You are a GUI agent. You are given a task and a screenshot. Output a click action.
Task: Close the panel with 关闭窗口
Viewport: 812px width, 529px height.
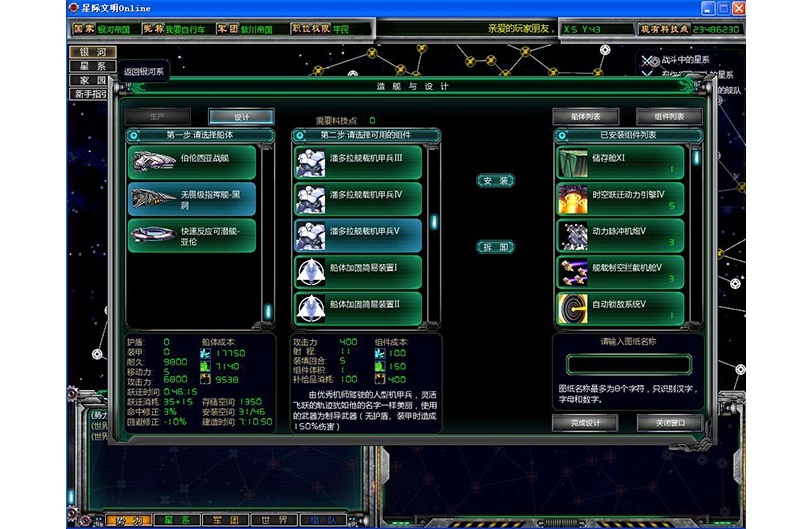(669, 423)
